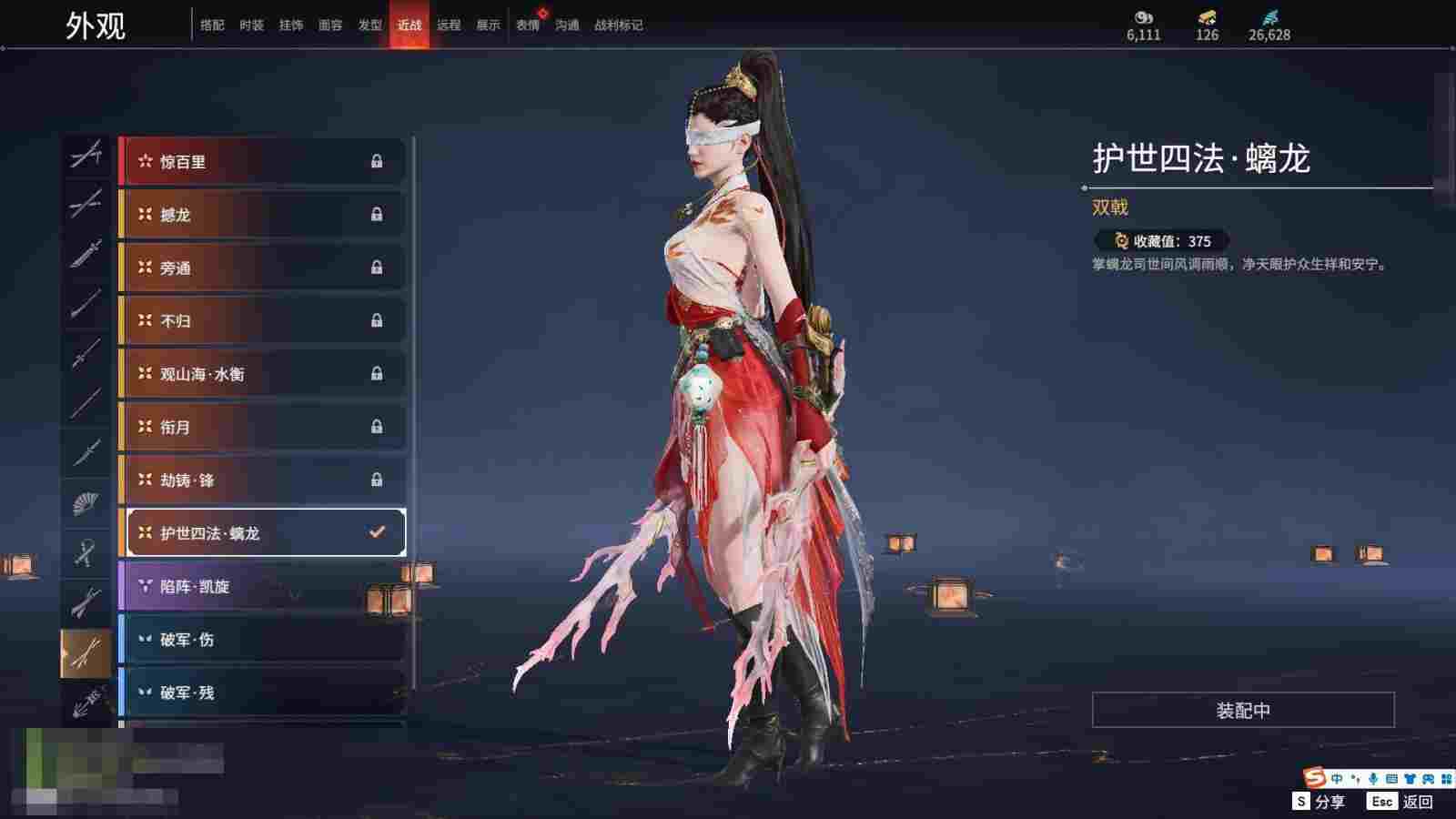Choose the 陷阵·凯旋 skin

tap(262, 586)
